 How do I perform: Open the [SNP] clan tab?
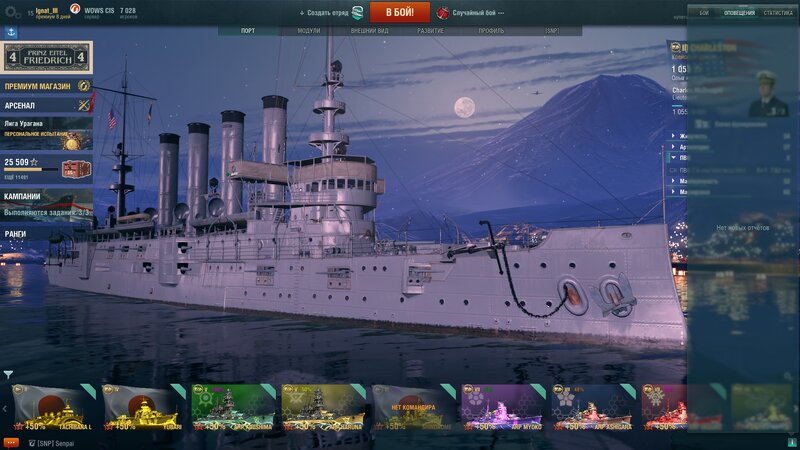coord(553,31)
